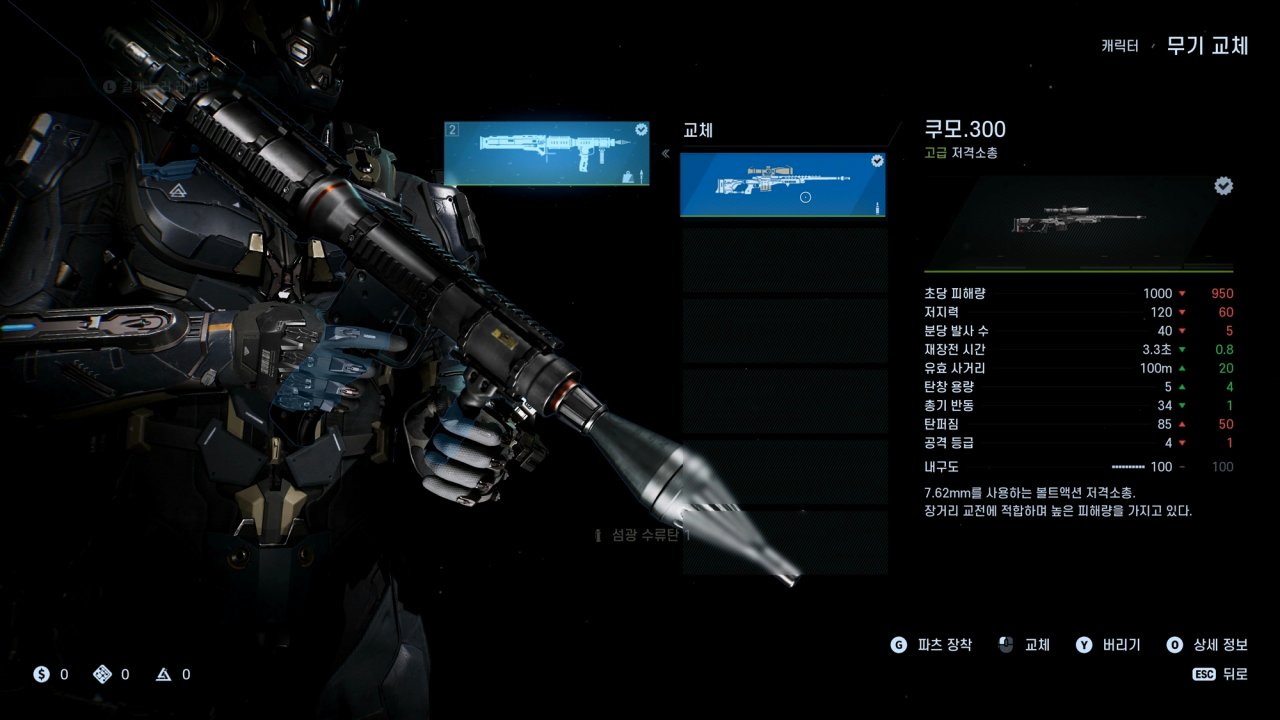The height and width of the screenshot is (720, 1280).
Task: Click the triangle material icon bottom left
Action: tap(163, 674)
